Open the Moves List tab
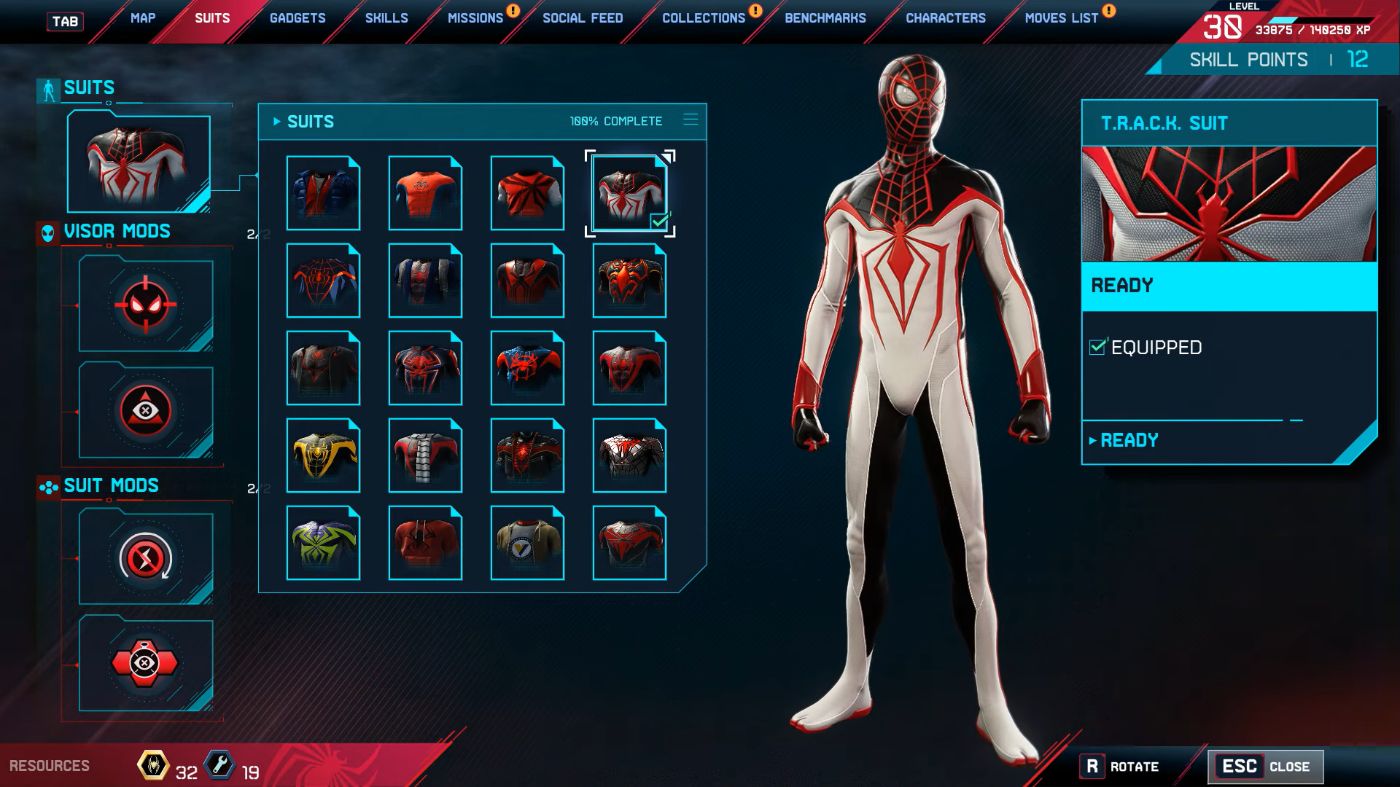Viewport: 1400px width, 787px height. pos(1061,18)
